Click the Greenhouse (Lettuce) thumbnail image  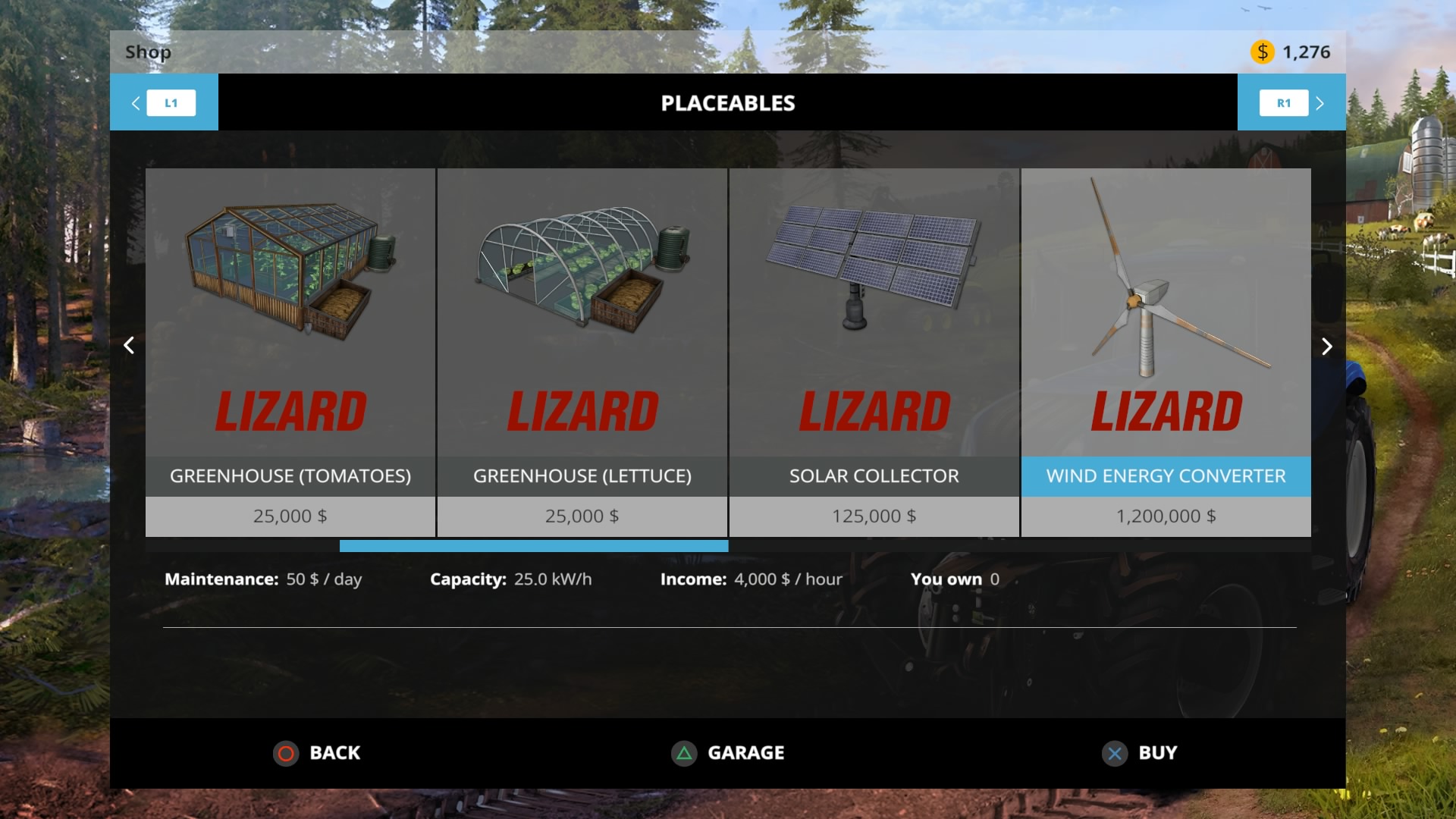pyautogui.click(x=582, y=273)
